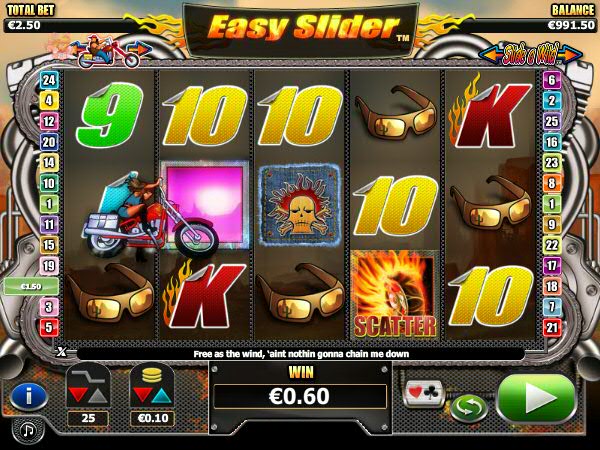Image resolution: width=600 pixels, height=450 pixels.
Task: Spin the reels with the green play button
Action: click(x=534, y=399)
